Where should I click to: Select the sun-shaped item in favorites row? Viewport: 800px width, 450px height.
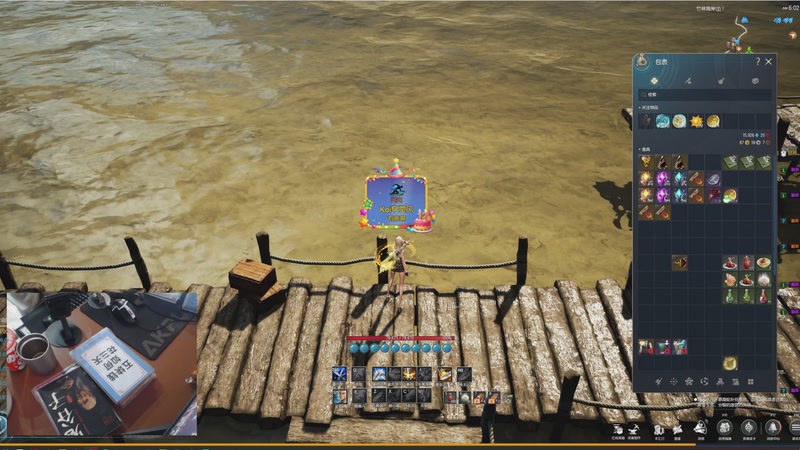click(696, 121)
